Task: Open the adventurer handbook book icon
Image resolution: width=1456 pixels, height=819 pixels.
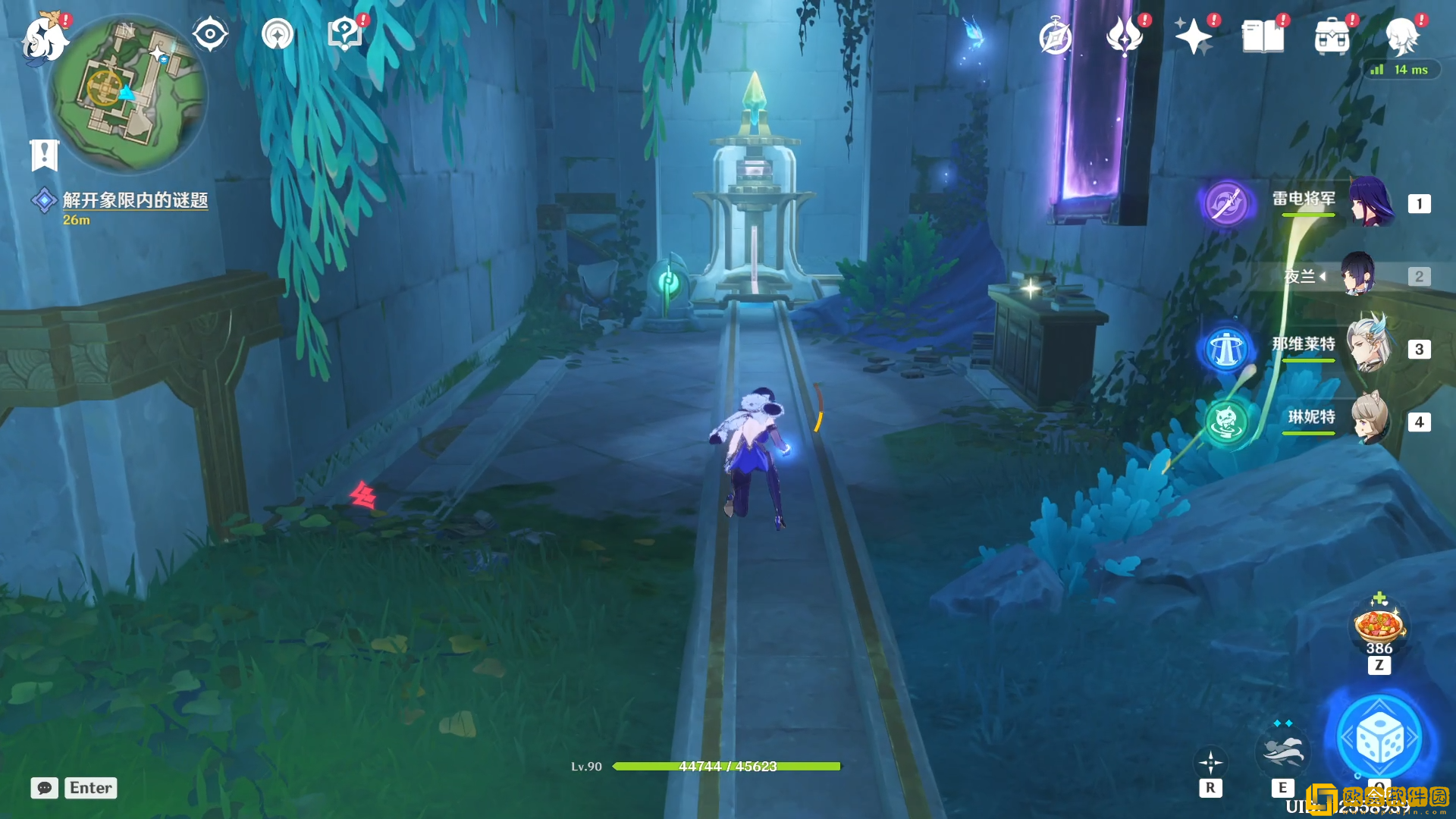Action: 1263,36
